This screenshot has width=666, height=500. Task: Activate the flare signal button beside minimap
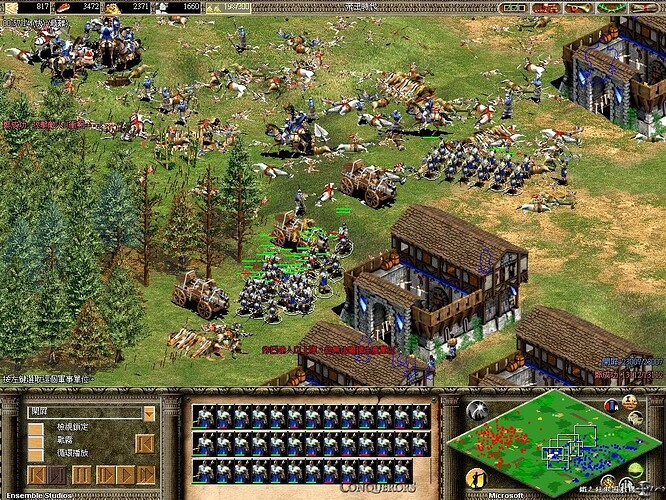click(476, 411)
